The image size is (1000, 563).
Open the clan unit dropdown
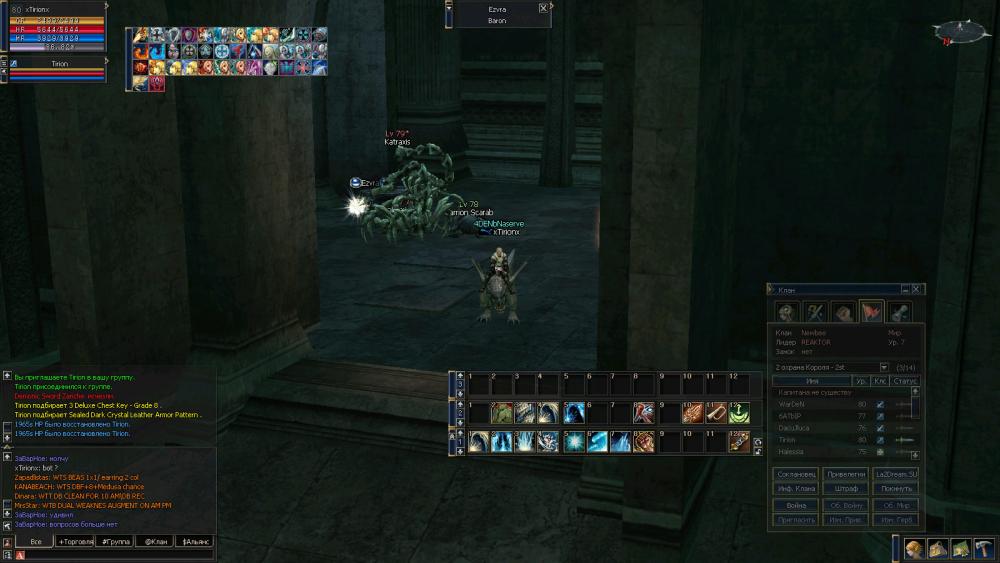click(x=884, y=367)
